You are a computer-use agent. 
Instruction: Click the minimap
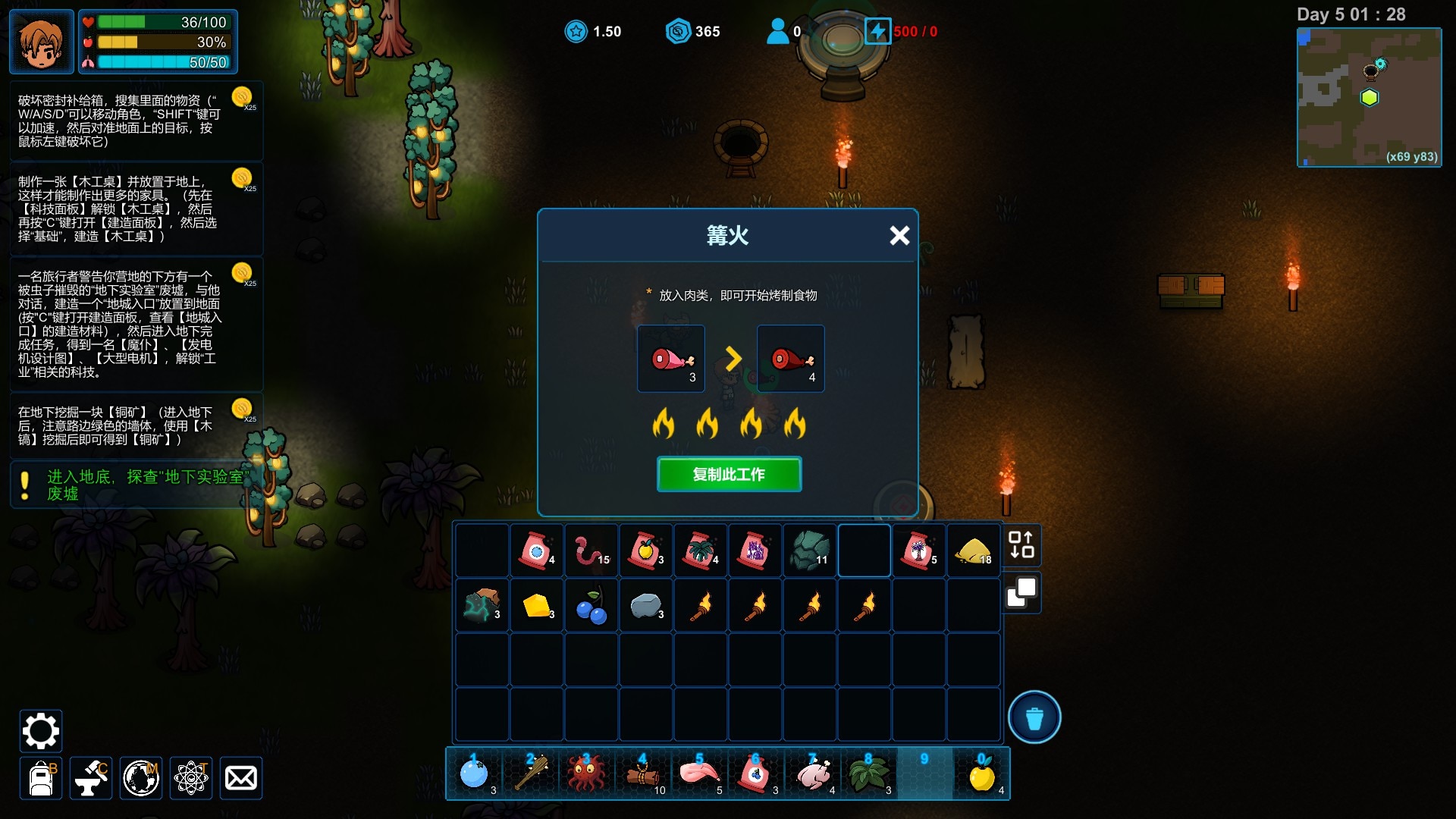coord(1369,97)
